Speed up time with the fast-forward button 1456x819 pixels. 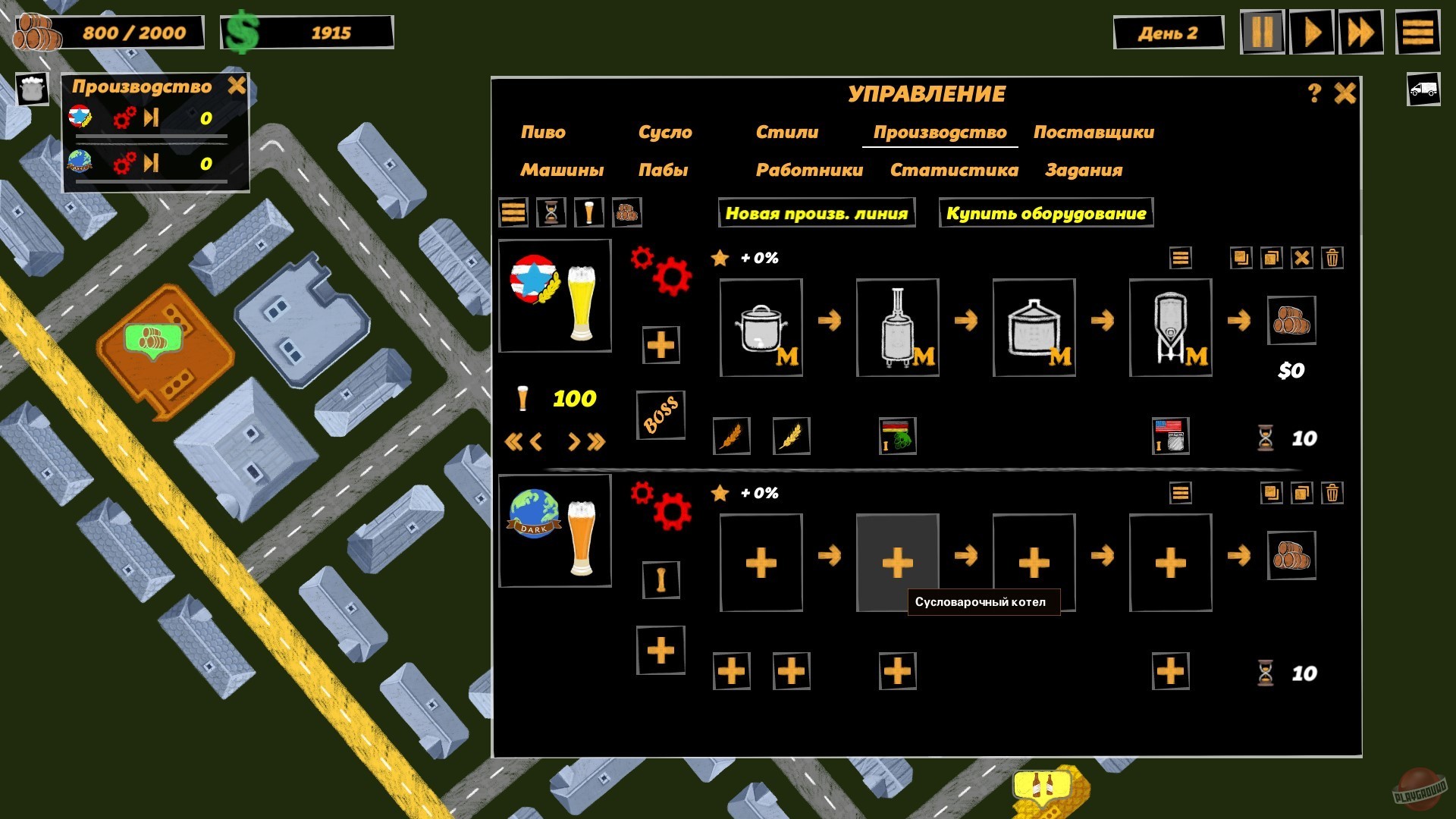tap(1361, 32)
